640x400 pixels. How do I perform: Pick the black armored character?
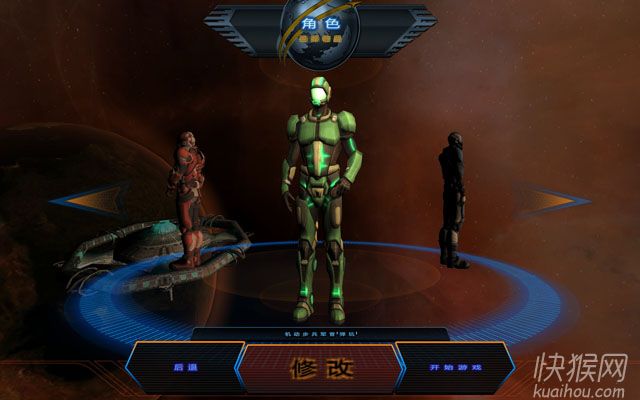[453, 200]
